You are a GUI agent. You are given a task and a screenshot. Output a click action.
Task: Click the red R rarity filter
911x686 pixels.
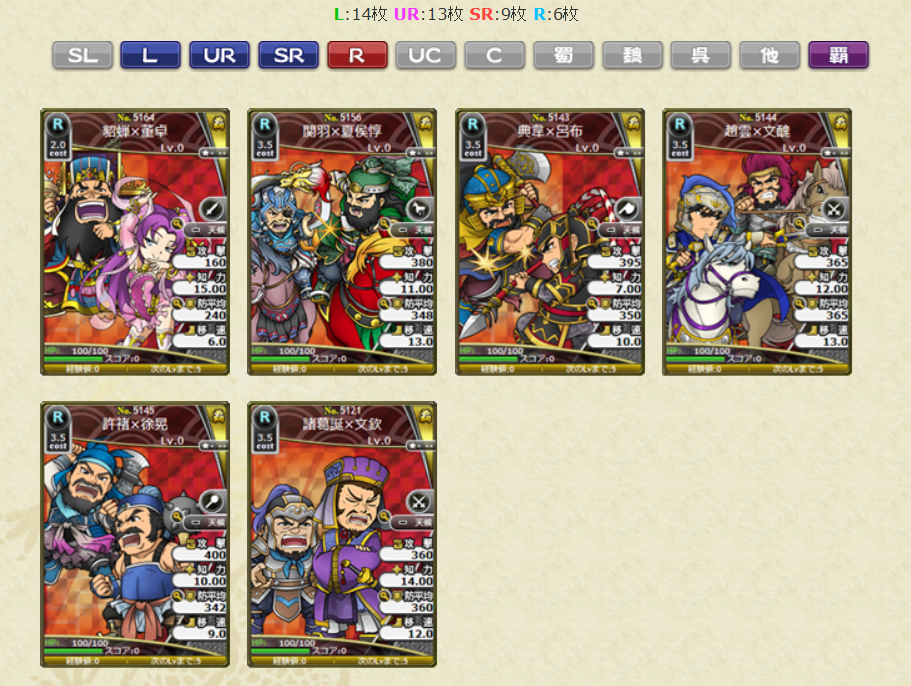[x=357, y=55]
